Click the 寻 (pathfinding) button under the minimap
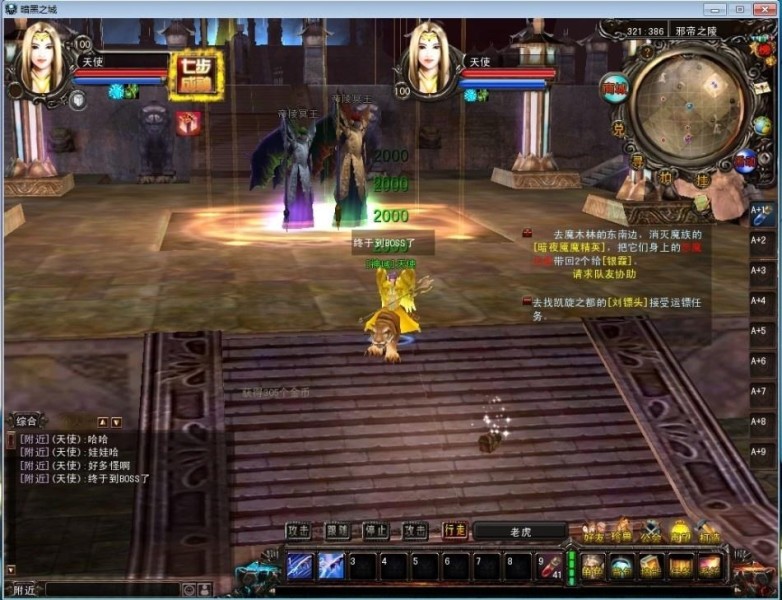 [x=637, y=160]
